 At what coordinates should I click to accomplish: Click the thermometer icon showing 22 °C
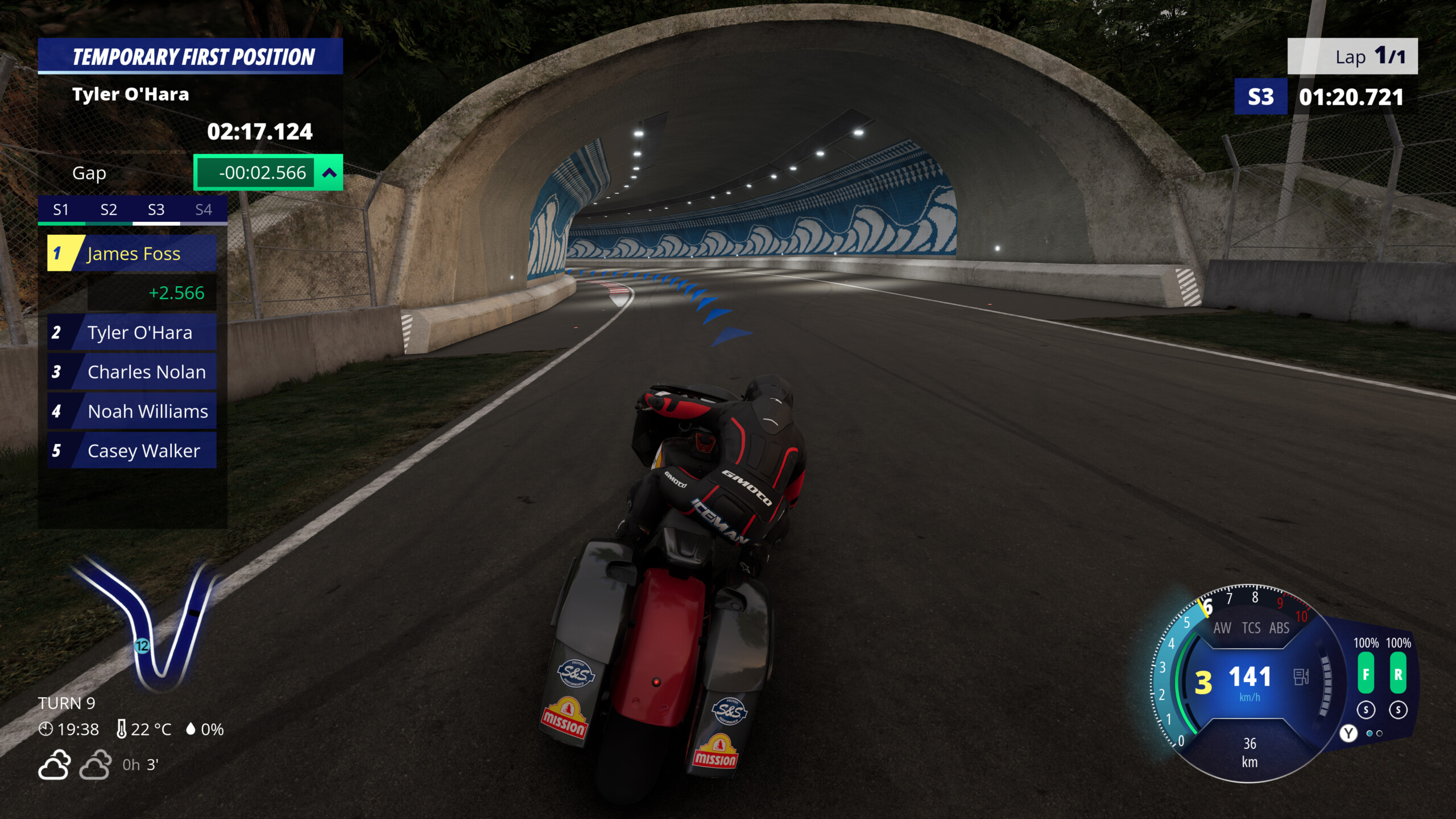click(x=121, y=729)
